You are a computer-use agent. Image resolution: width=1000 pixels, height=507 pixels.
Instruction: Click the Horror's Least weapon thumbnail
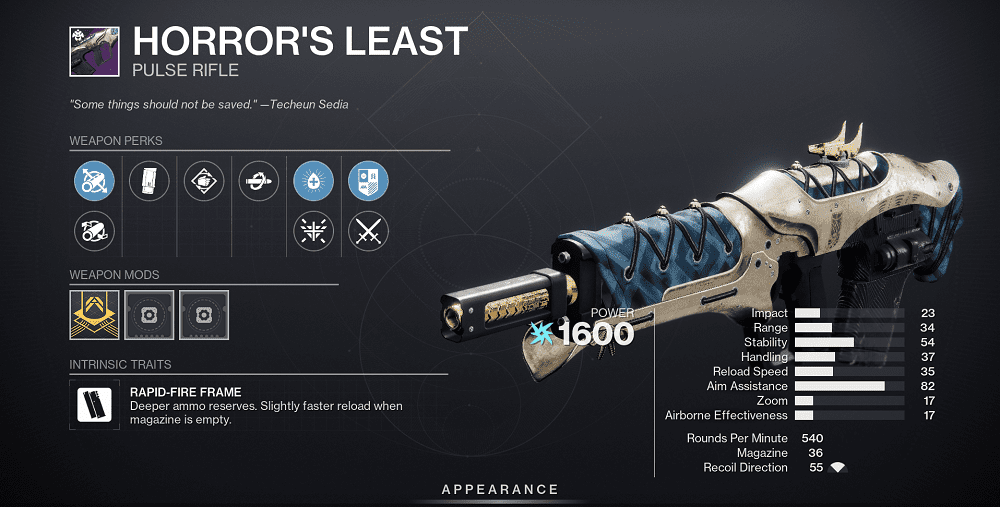[95, 52]
